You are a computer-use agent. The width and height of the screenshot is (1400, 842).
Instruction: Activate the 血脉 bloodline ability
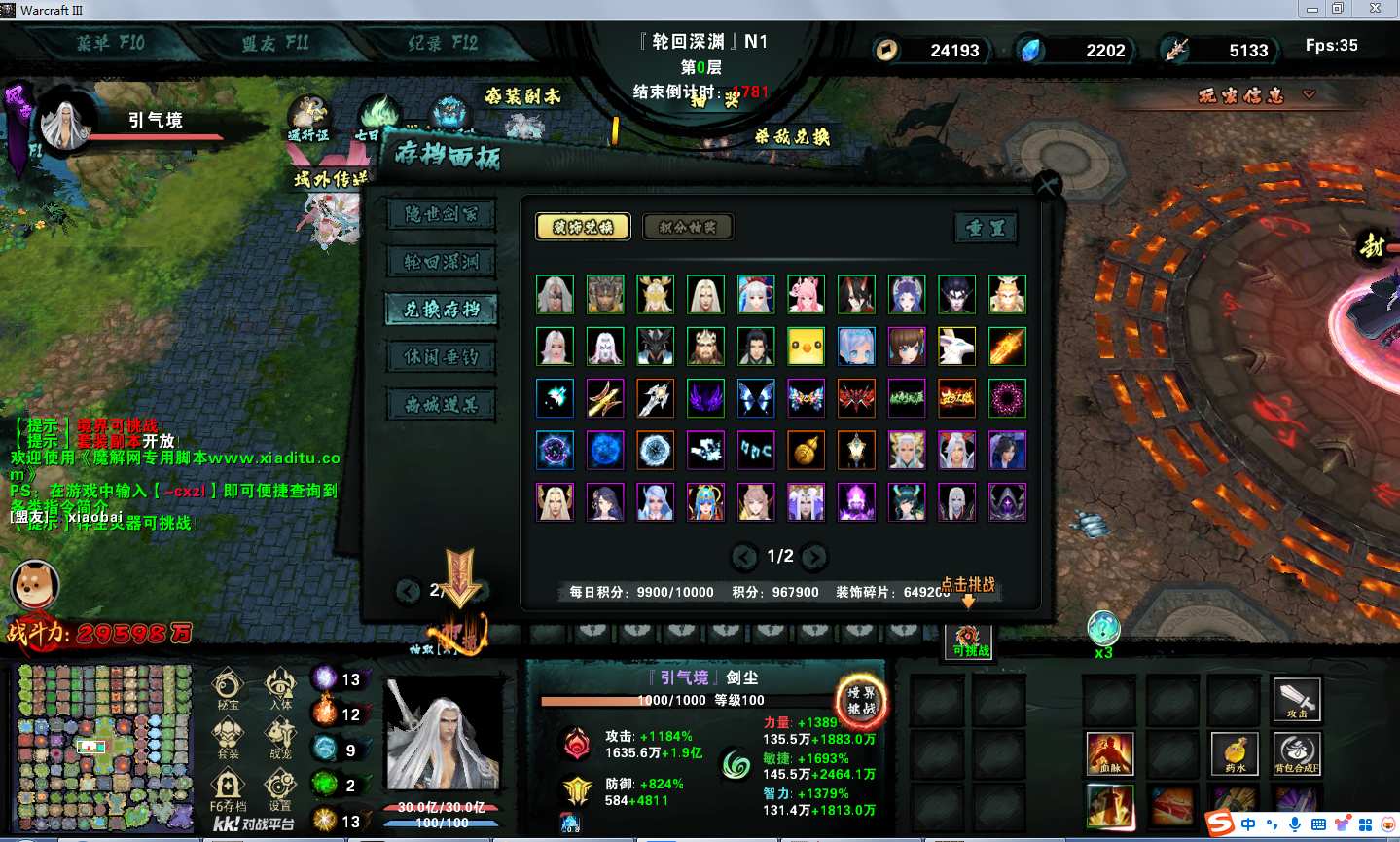pos(1110,754)
